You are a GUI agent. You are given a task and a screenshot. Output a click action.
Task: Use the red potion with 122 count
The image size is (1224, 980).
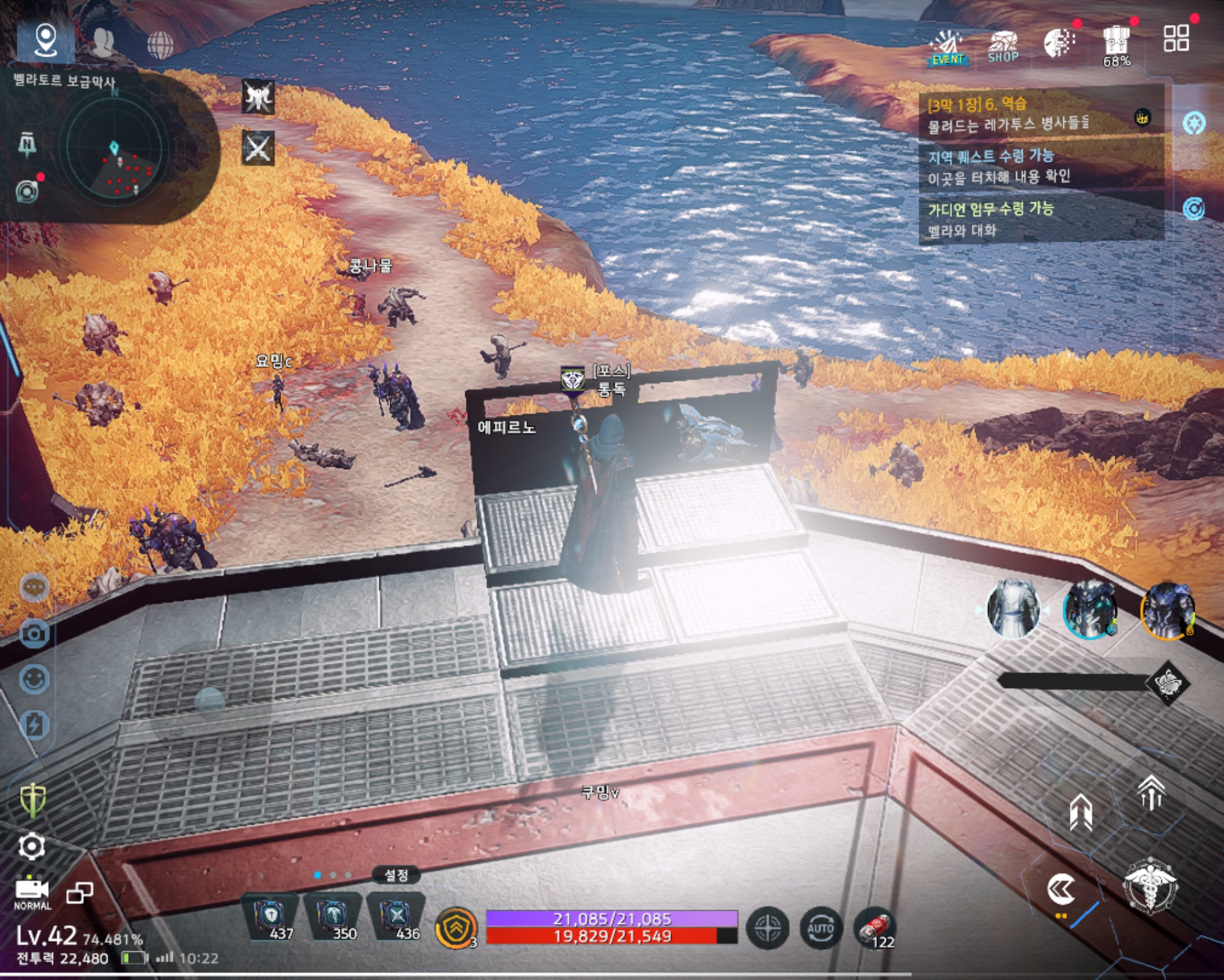pyautogui.click(x=875, y=928)
